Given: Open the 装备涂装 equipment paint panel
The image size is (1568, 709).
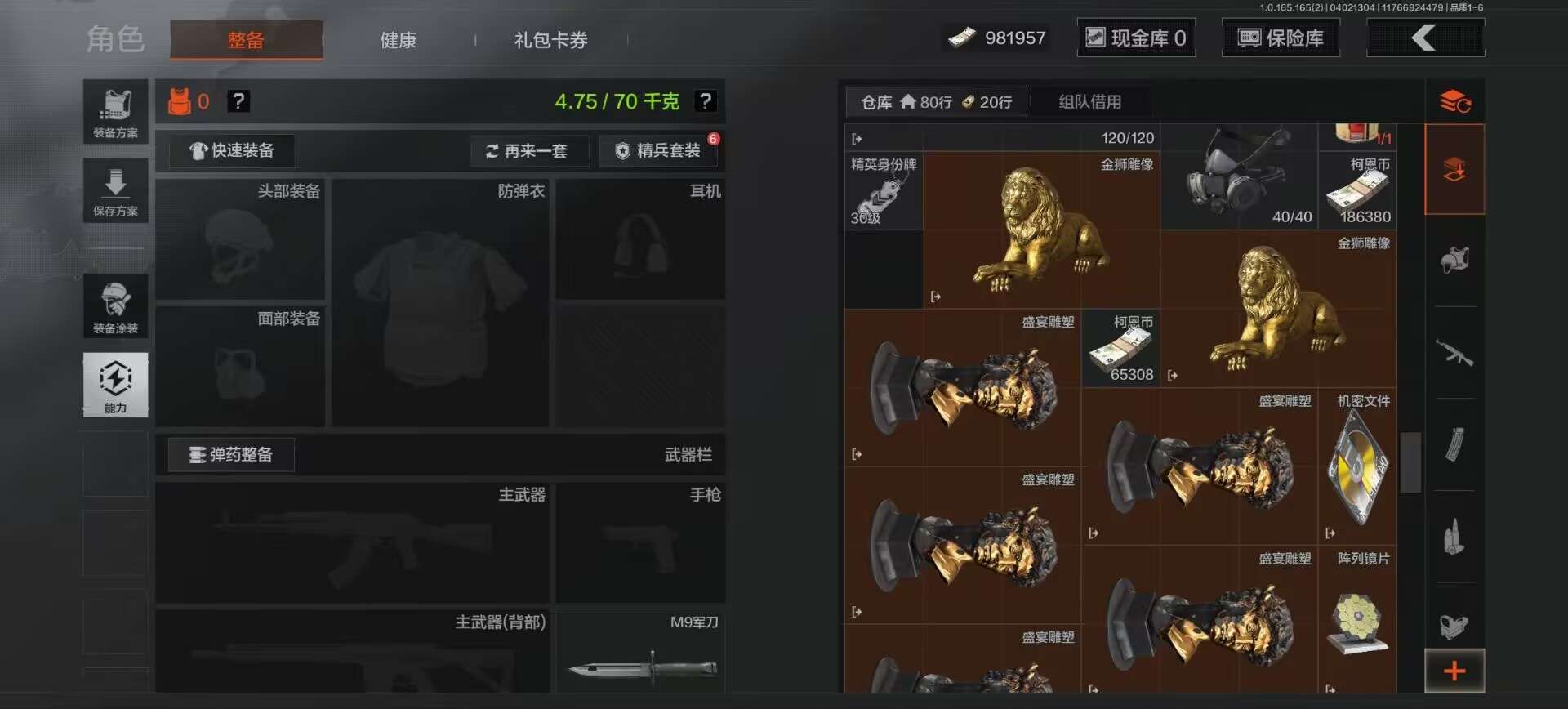Looking at the screenshot, I should click(115, 306).
